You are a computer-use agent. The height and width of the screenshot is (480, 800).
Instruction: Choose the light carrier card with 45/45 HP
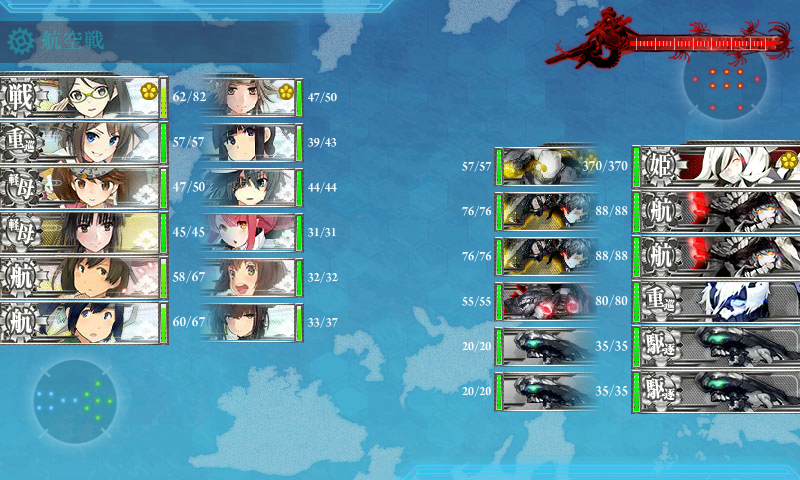tap(84, 232)
